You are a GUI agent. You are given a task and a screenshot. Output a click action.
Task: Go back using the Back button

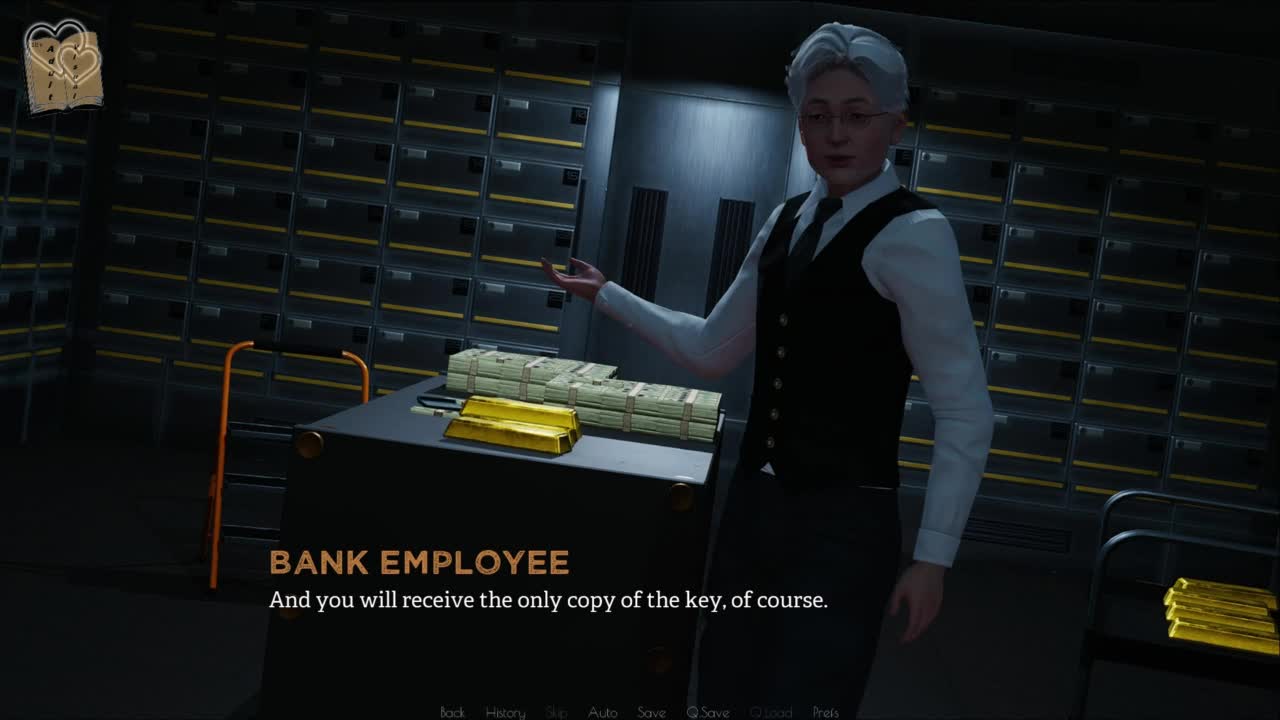click(452, 712)
